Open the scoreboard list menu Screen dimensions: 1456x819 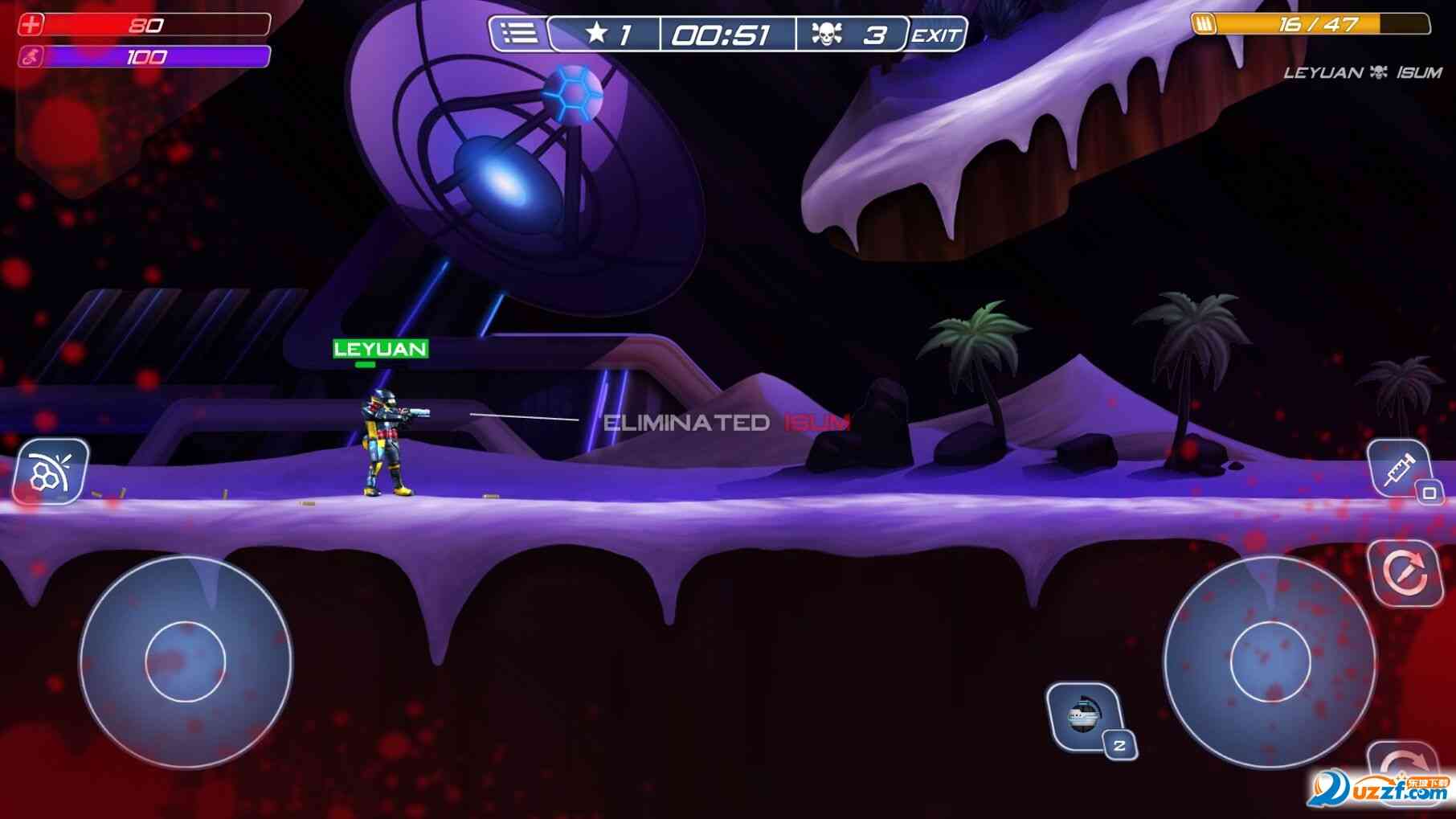click(x=518, y=34)
